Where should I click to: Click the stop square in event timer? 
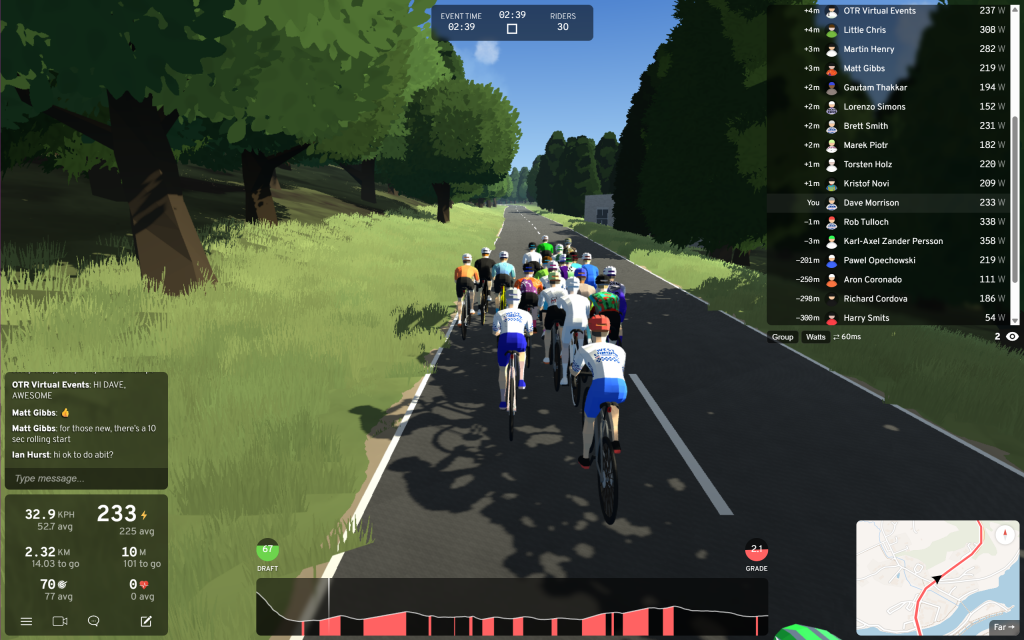click(512, 29)
